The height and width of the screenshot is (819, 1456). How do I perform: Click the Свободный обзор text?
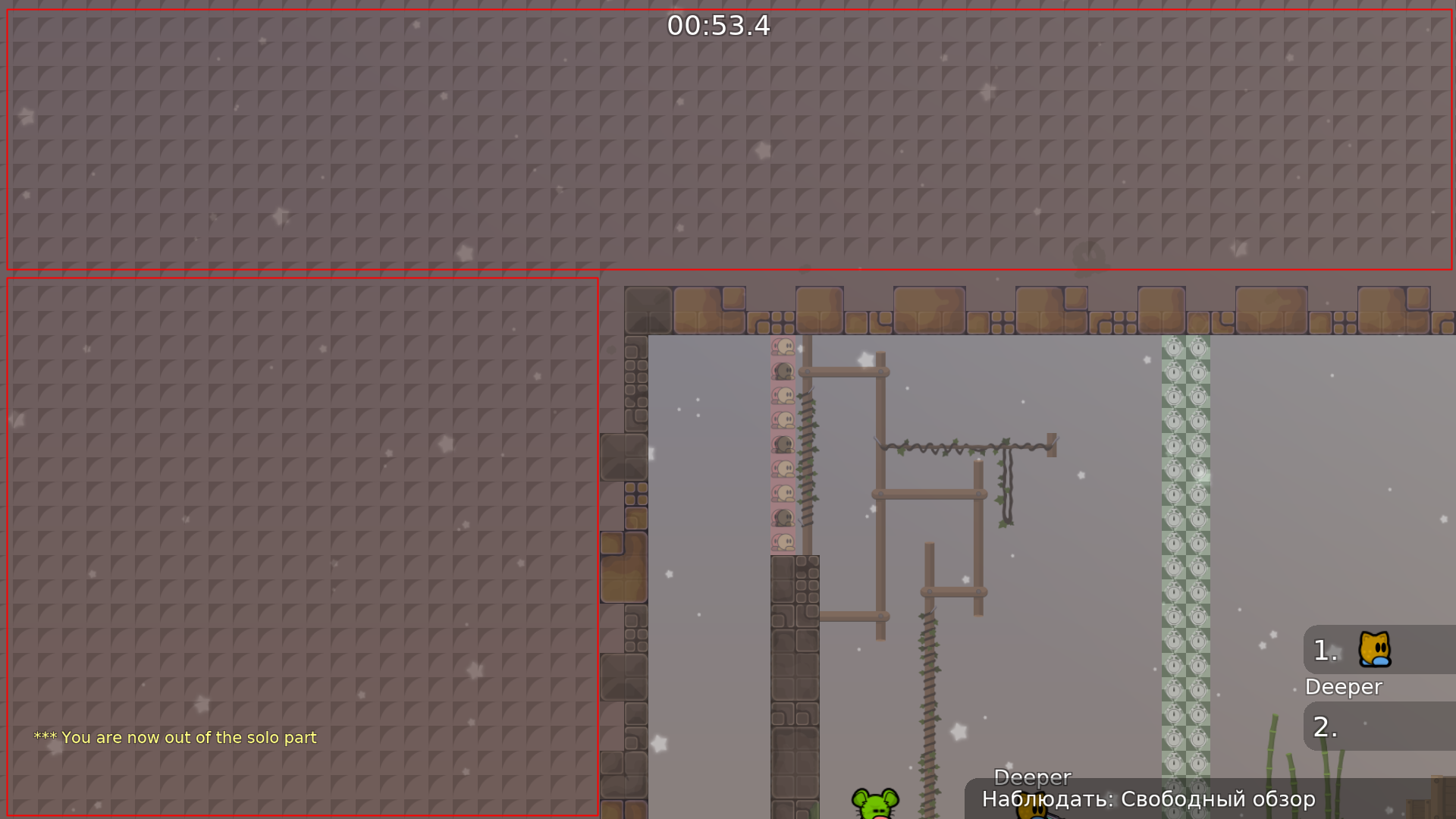(1220, 799)
